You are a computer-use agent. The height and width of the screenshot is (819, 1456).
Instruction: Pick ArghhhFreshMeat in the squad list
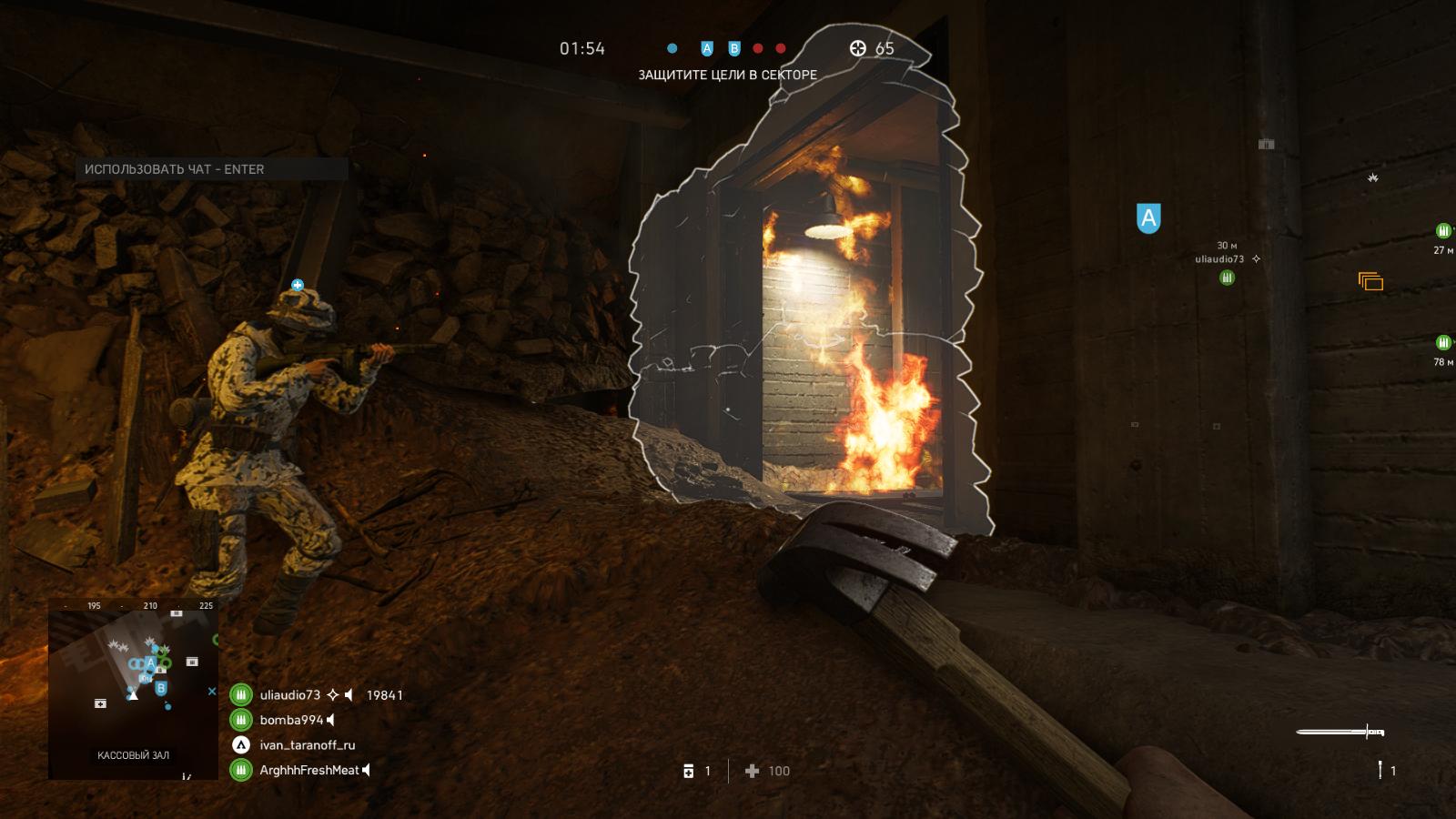(309, 770)
